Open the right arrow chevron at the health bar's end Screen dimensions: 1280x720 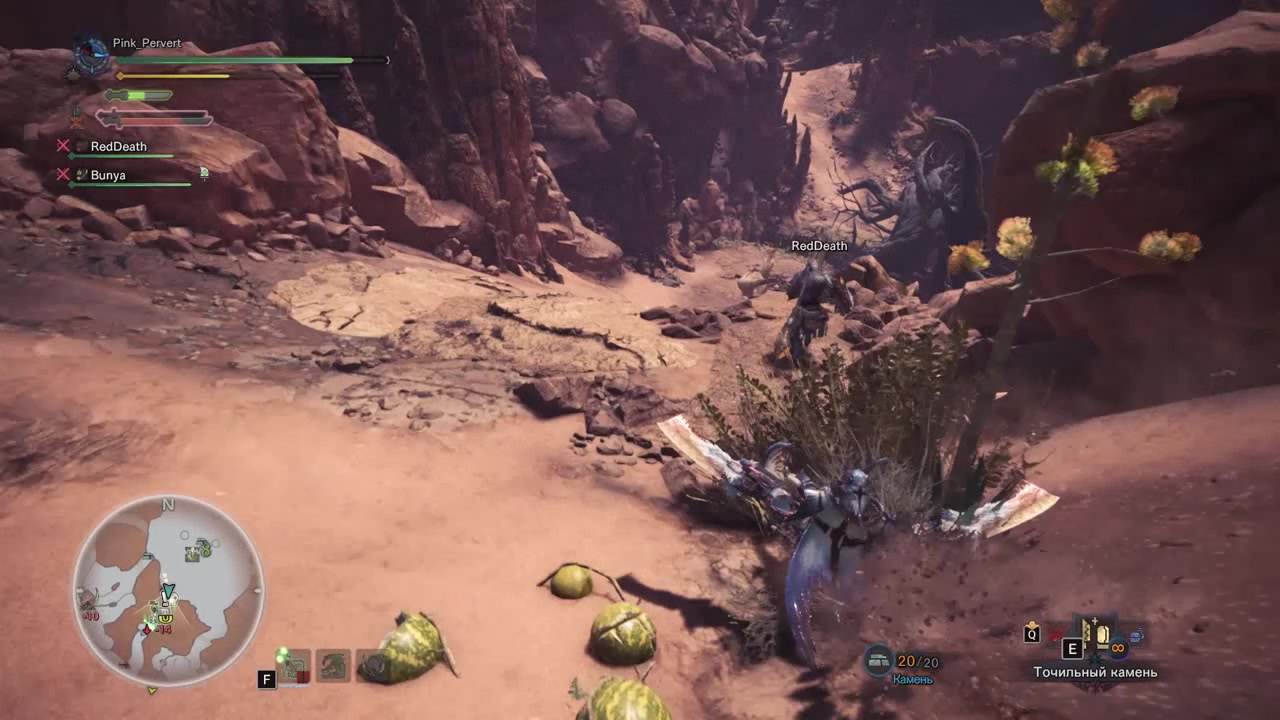point(387,60)
